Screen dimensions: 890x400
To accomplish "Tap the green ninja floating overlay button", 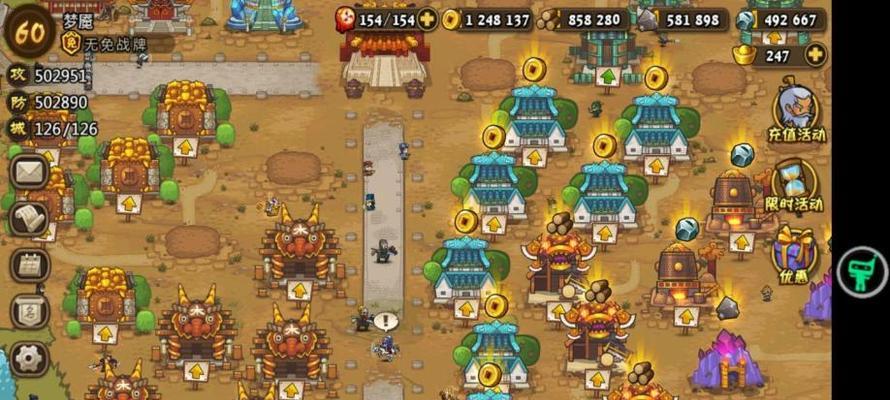I will tap(861, 272).
